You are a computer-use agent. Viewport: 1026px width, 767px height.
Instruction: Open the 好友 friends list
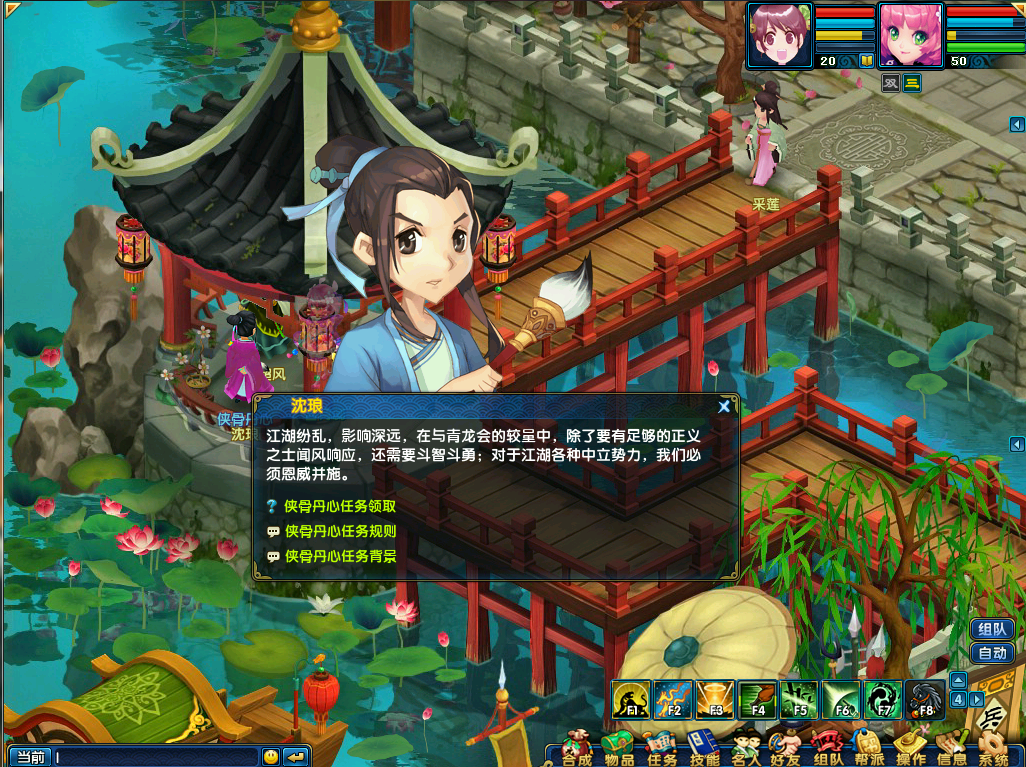tap(786, 750)
